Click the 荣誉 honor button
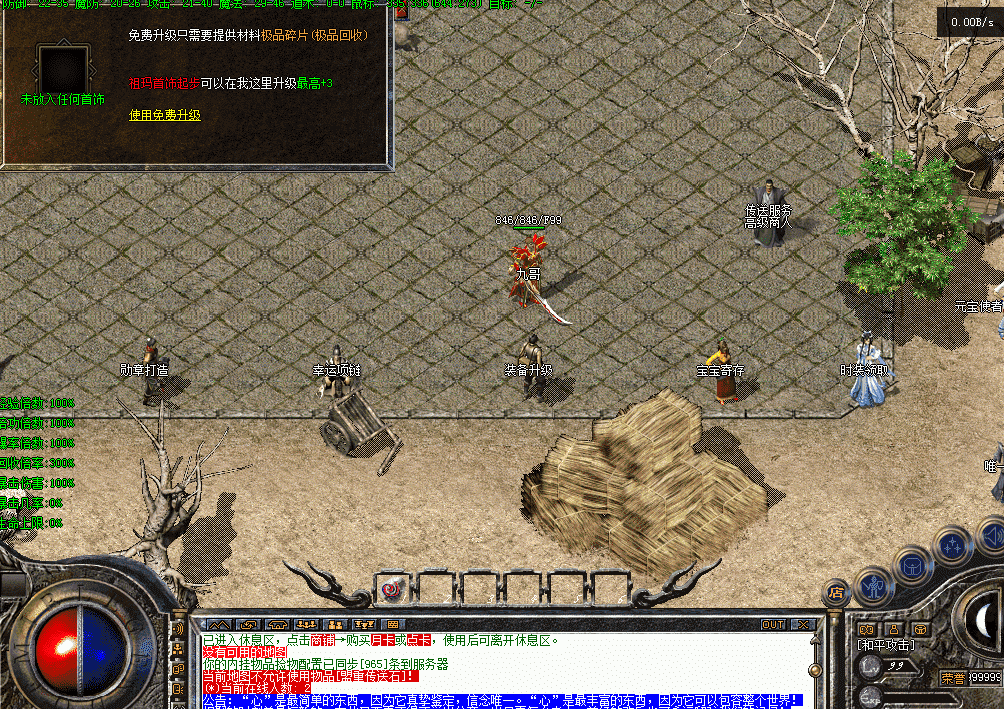The height and width of the screenshot is (709, 1004). pos(952,677)
